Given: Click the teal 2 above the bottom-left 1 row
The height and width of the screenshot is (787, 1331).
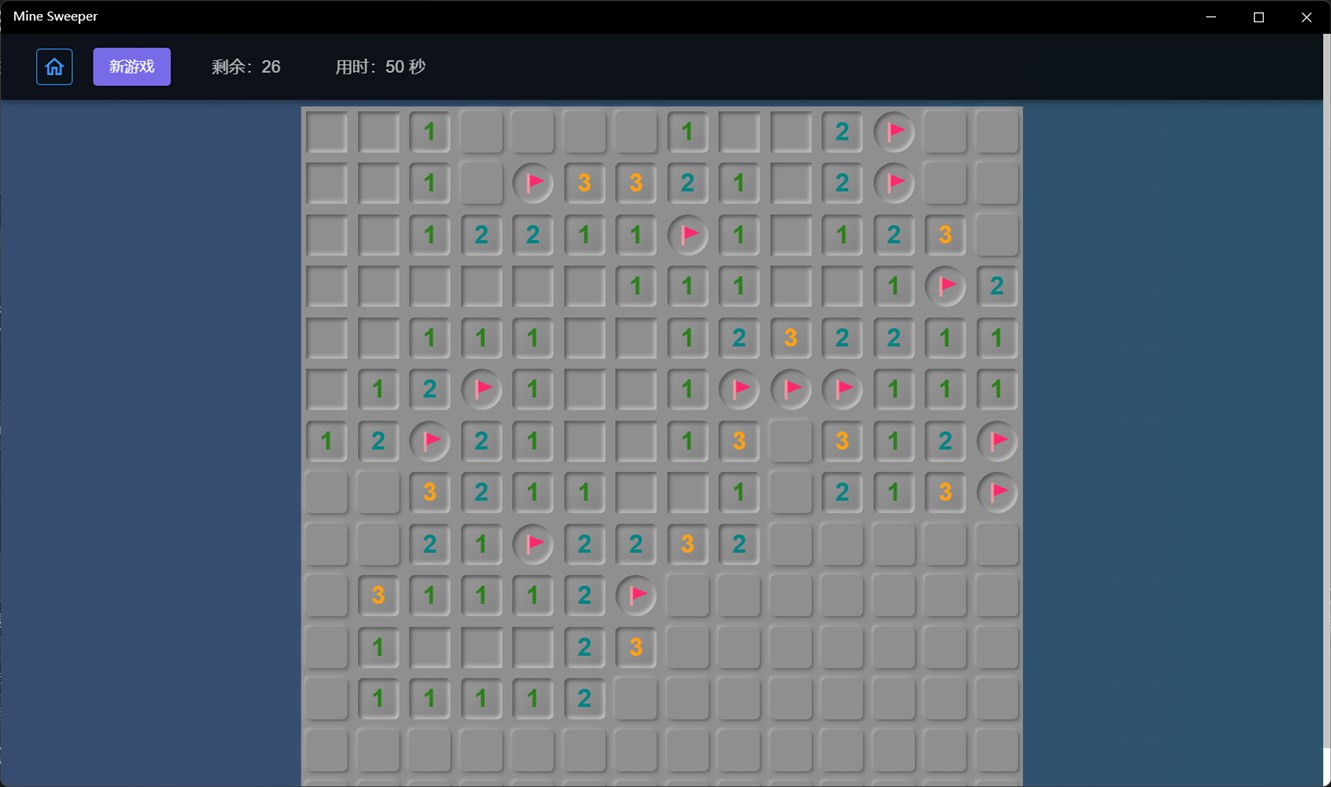Looking at the screenshot, I should pyautogui.click(x=584, y=647).
